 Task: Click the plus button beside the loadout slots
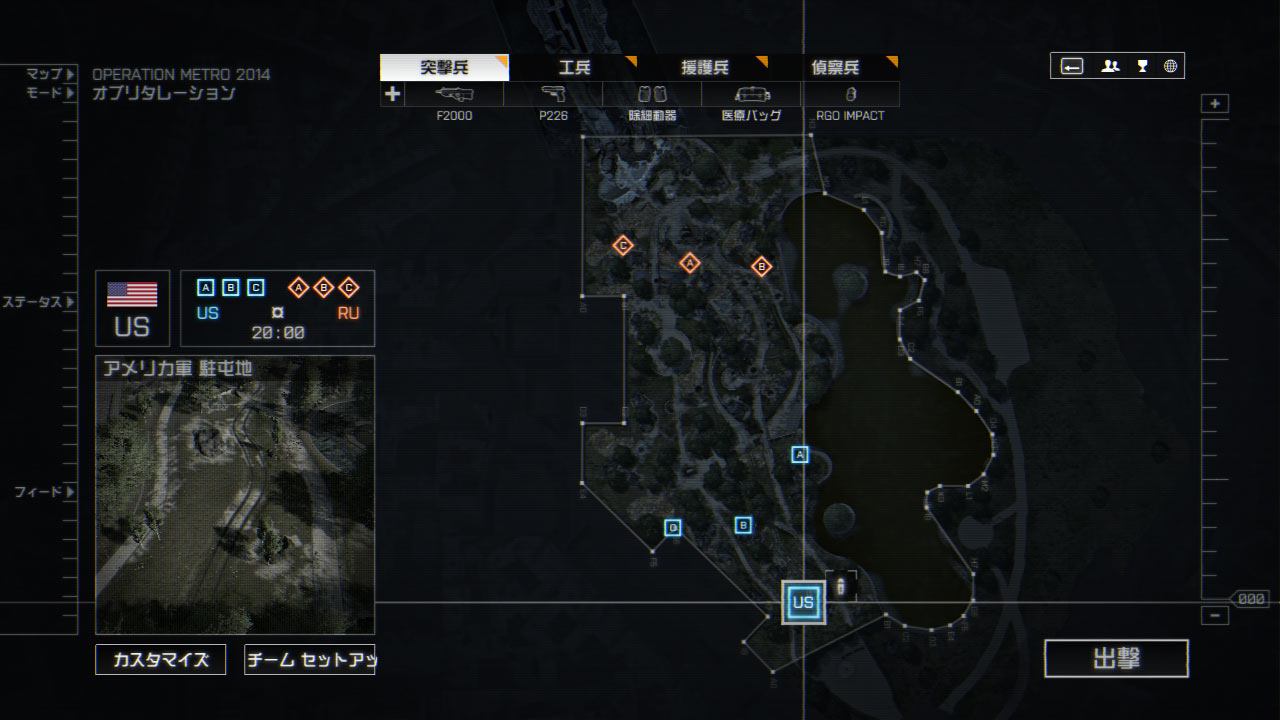(x=393, y=94)
